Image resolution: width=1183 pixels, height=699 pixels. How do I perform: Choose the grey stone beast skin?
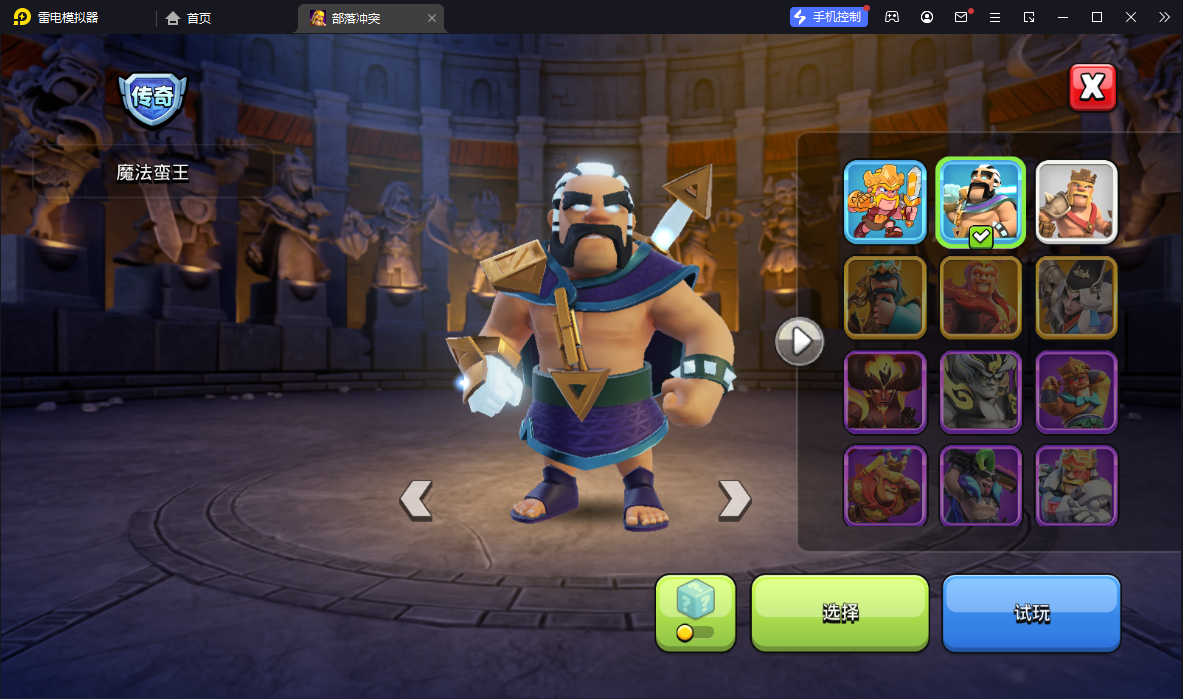pos(980,391)
